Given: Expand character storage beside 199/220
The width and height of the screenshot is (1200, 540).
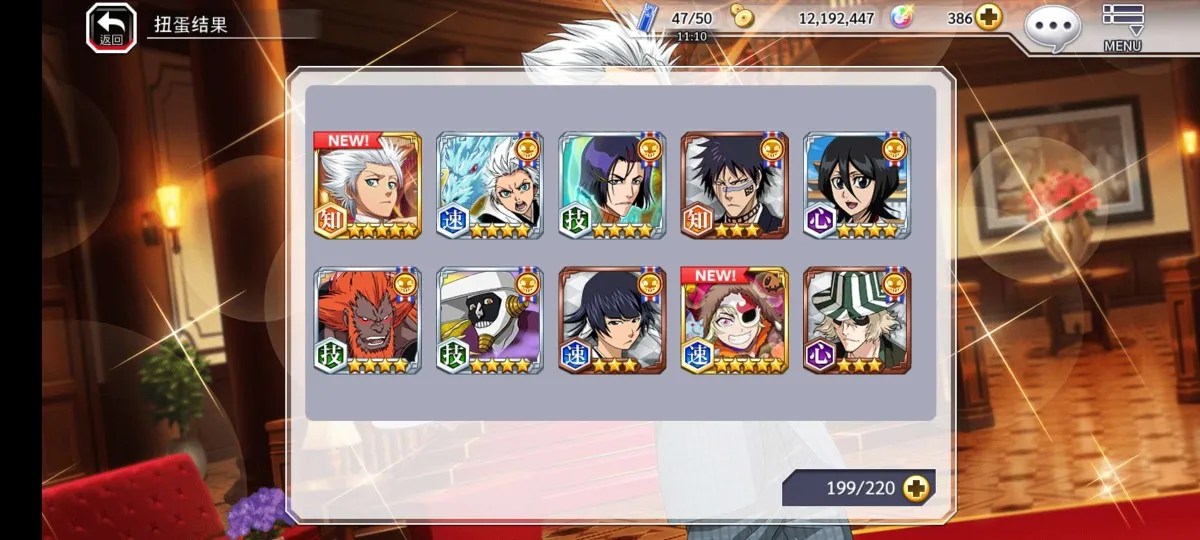Looking at the screenshot, I should tap(914, 488).
